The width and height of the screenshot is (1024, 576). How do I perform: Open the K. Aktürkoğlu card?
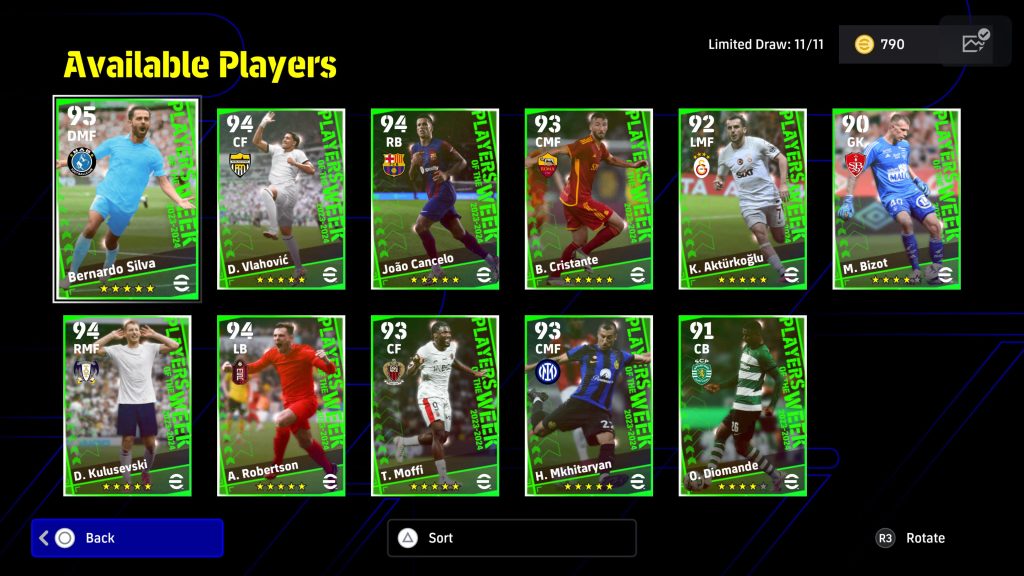click(743, 199)
